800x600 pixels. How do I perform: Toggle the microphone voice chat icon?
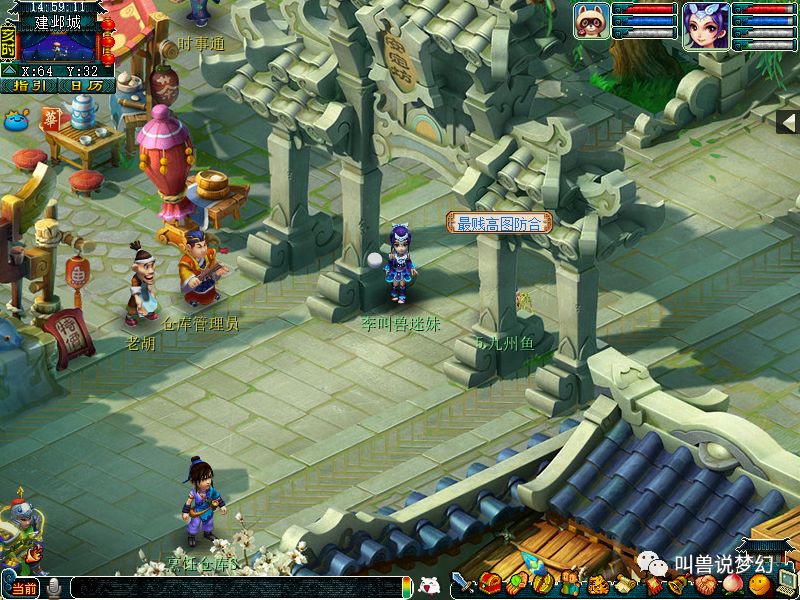point(54,588)
